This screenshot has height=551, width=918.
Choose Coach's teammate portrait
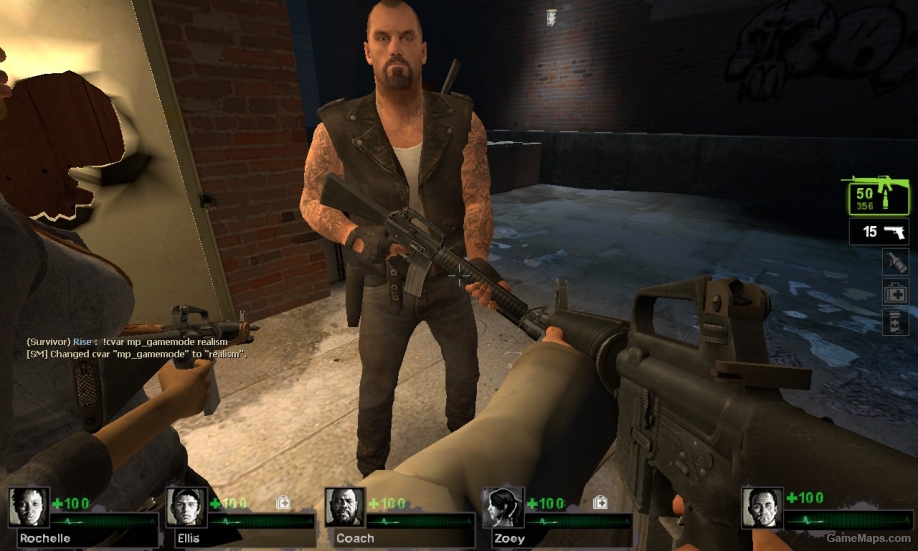[344, 507]
